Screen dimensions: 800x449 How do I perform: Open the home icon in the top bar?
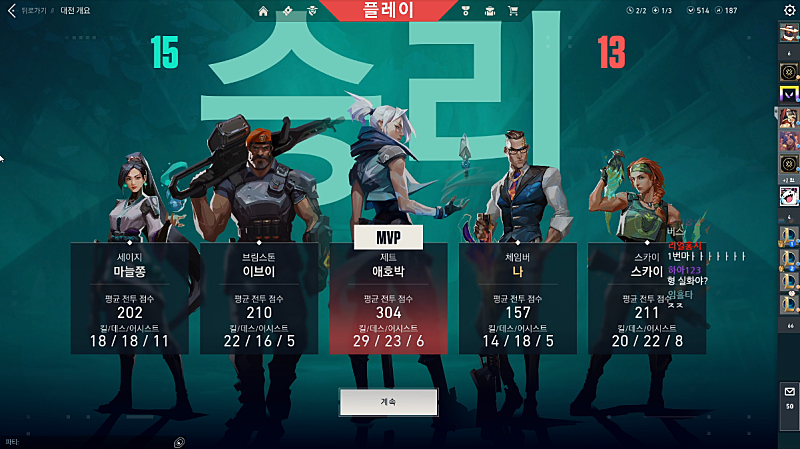tap(263, 11)
